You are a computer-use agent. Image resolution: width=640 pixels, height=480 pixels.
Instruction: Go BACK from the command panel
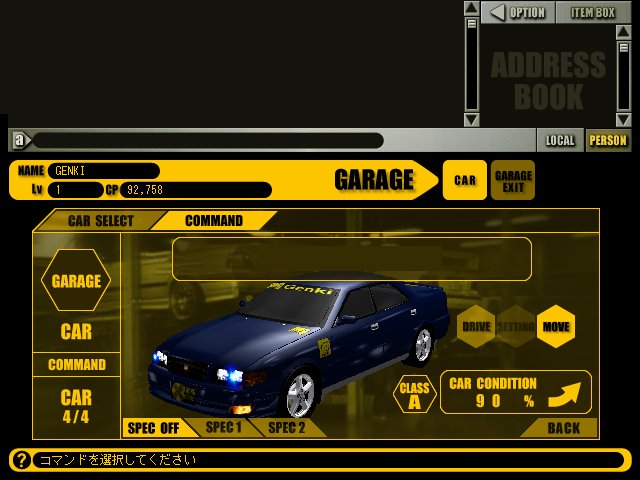click(563, 428)
